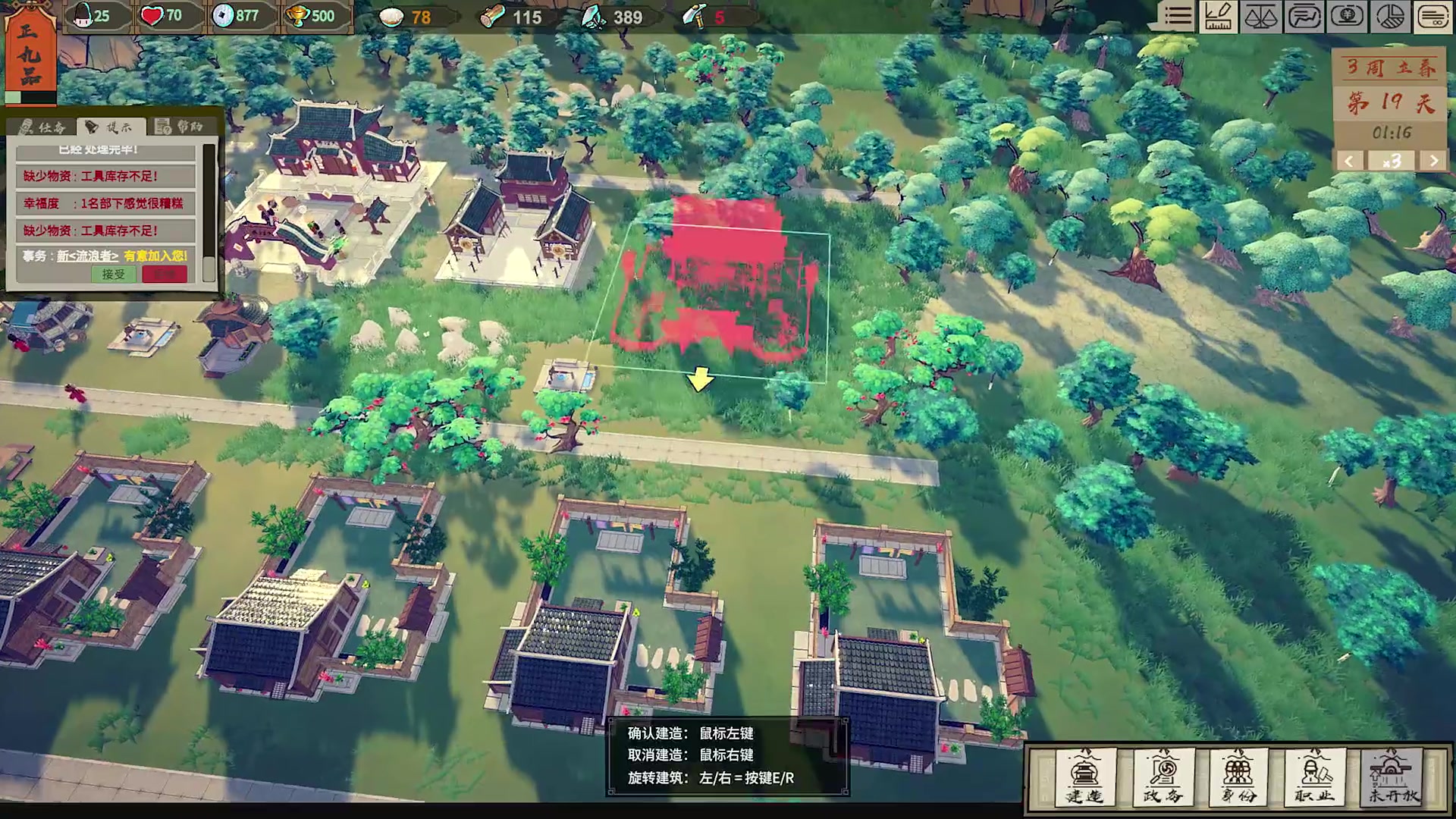This screenshot has height=819, width=1456.
Task: Reject the wanderer request with the red button
Action: tap(164, 275)
